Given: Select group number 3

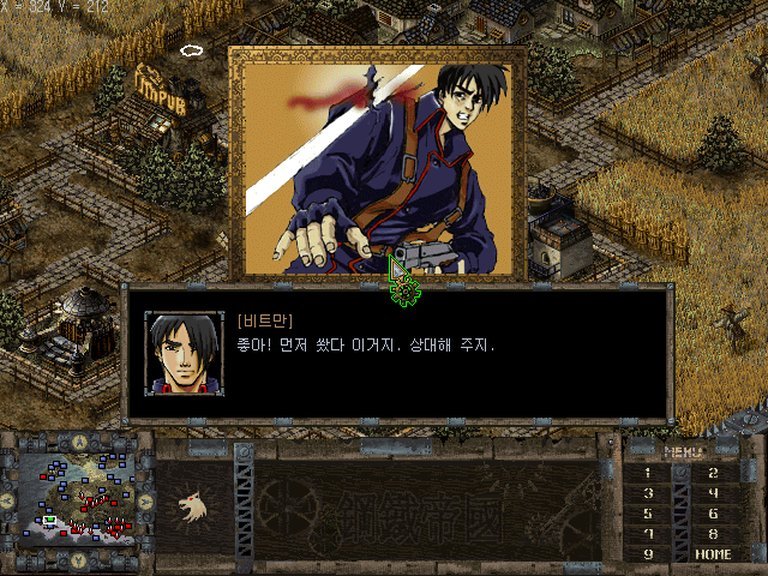Looking at the screenshot, I should coord(648,493).
